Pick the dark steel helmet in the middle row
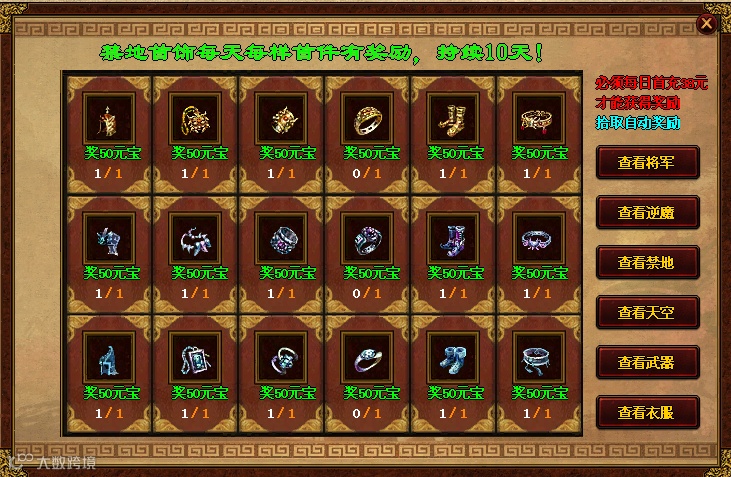731x477 pixels. pos(103,238)
